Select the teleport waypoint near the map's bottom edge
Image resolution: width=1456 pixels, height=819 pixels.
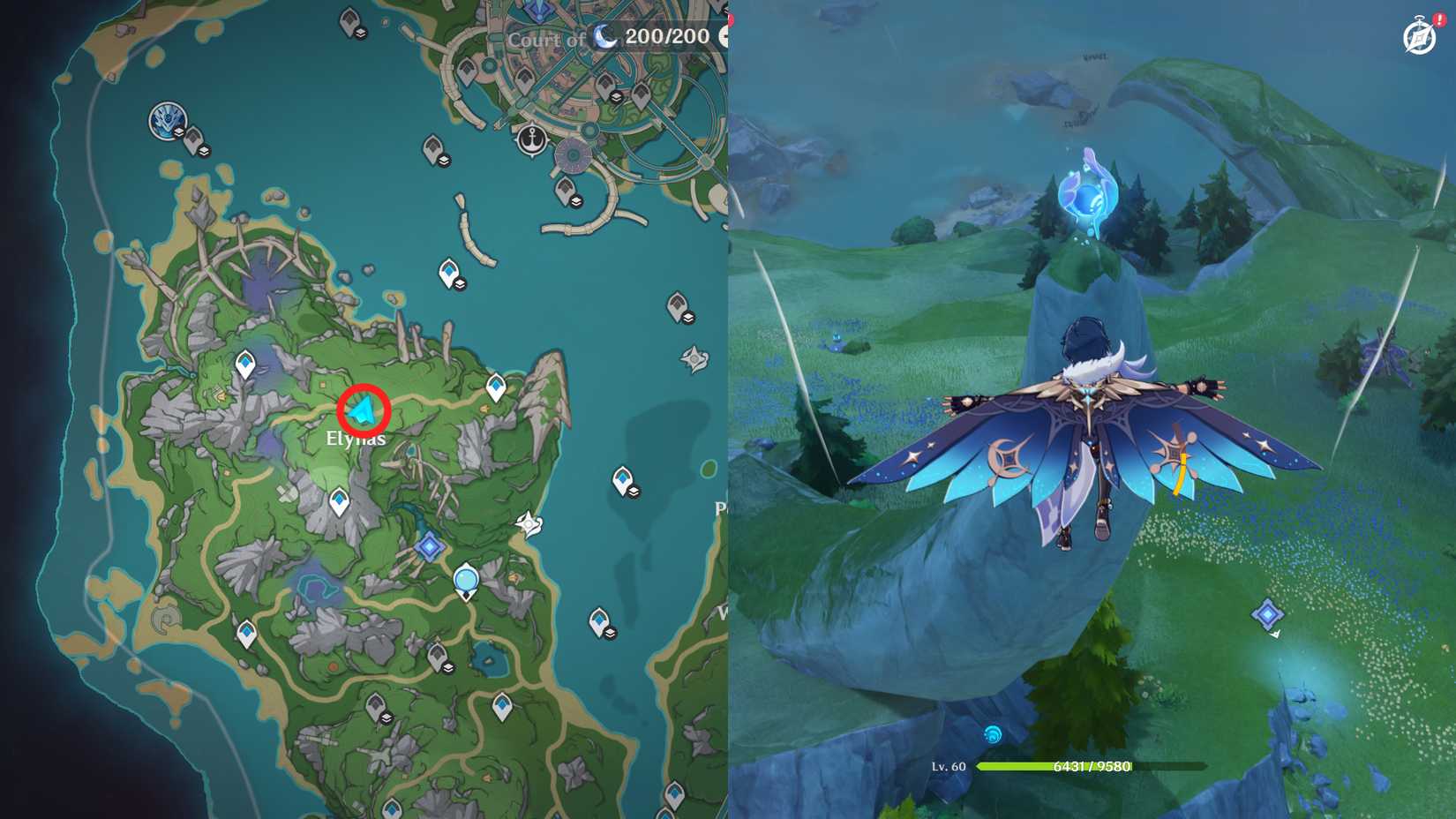(392, 809)
